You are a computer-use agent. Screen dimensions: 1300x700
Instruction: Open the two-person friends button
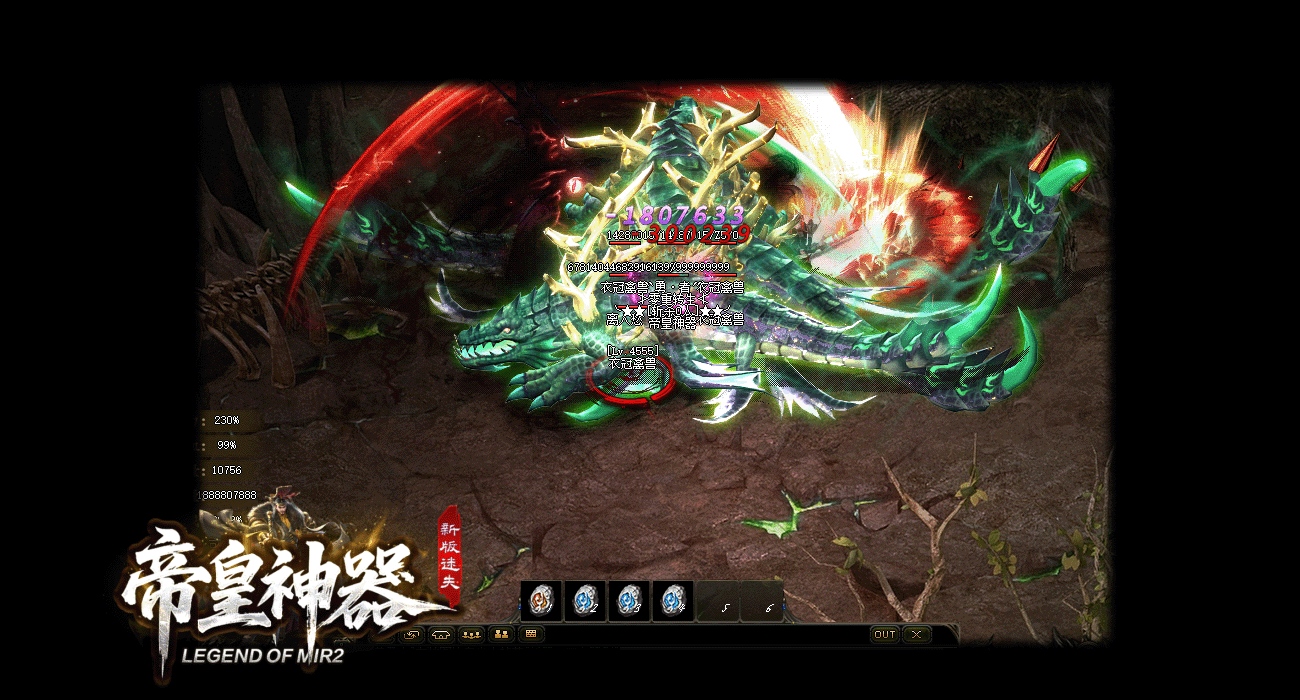coord(501,634)
